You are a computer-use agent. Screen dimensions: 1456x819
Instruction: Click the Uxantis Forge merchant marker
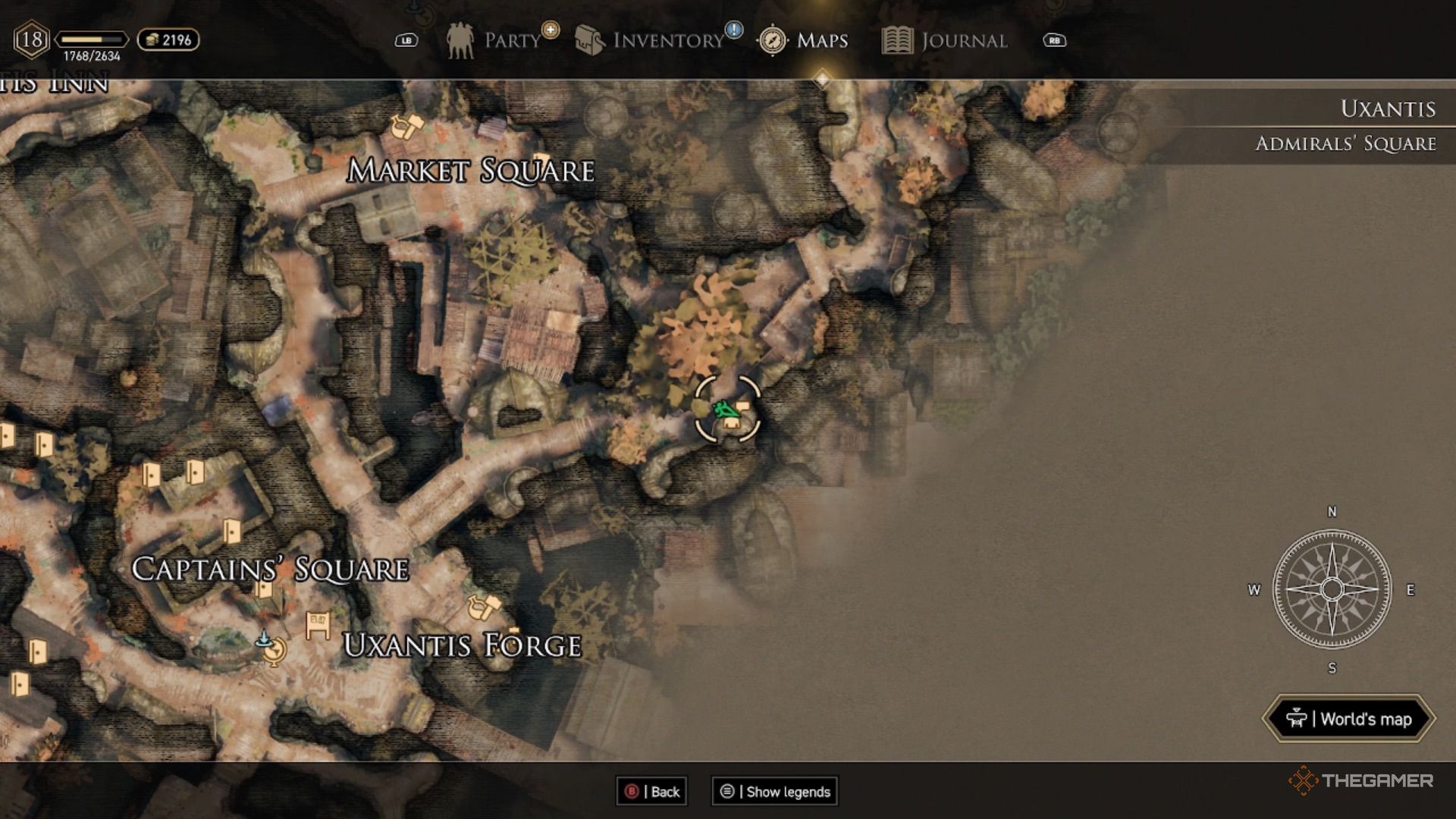[485, 607]
